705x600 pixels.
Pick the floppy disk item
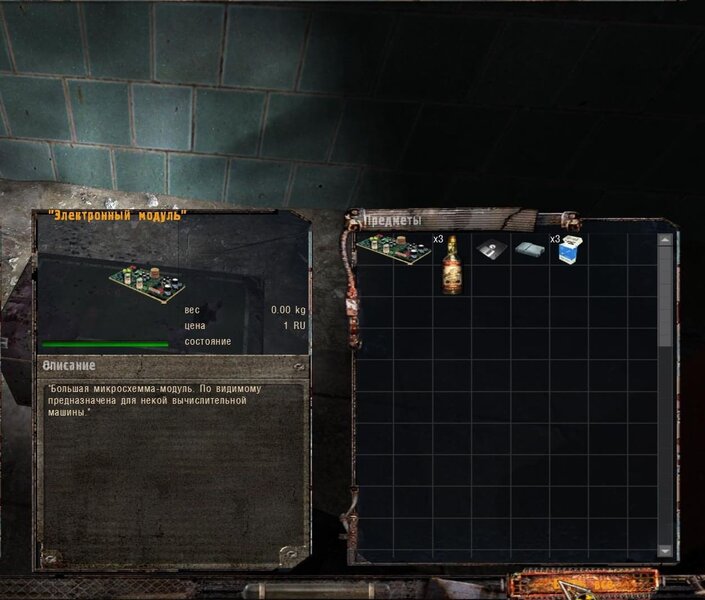(x=490, y=250)
